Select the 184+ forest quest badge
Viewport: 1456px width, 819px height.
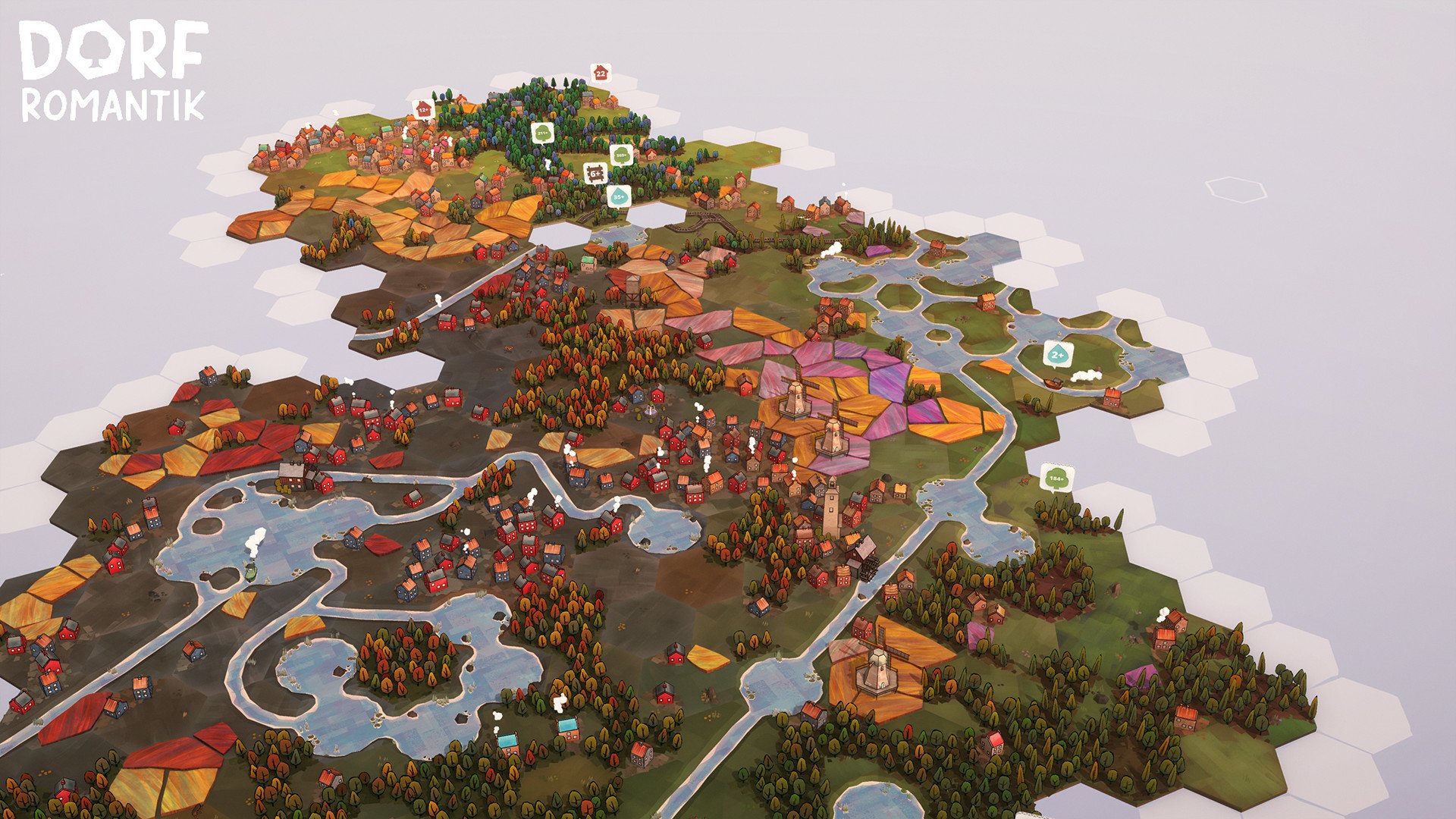[1056, 479]
